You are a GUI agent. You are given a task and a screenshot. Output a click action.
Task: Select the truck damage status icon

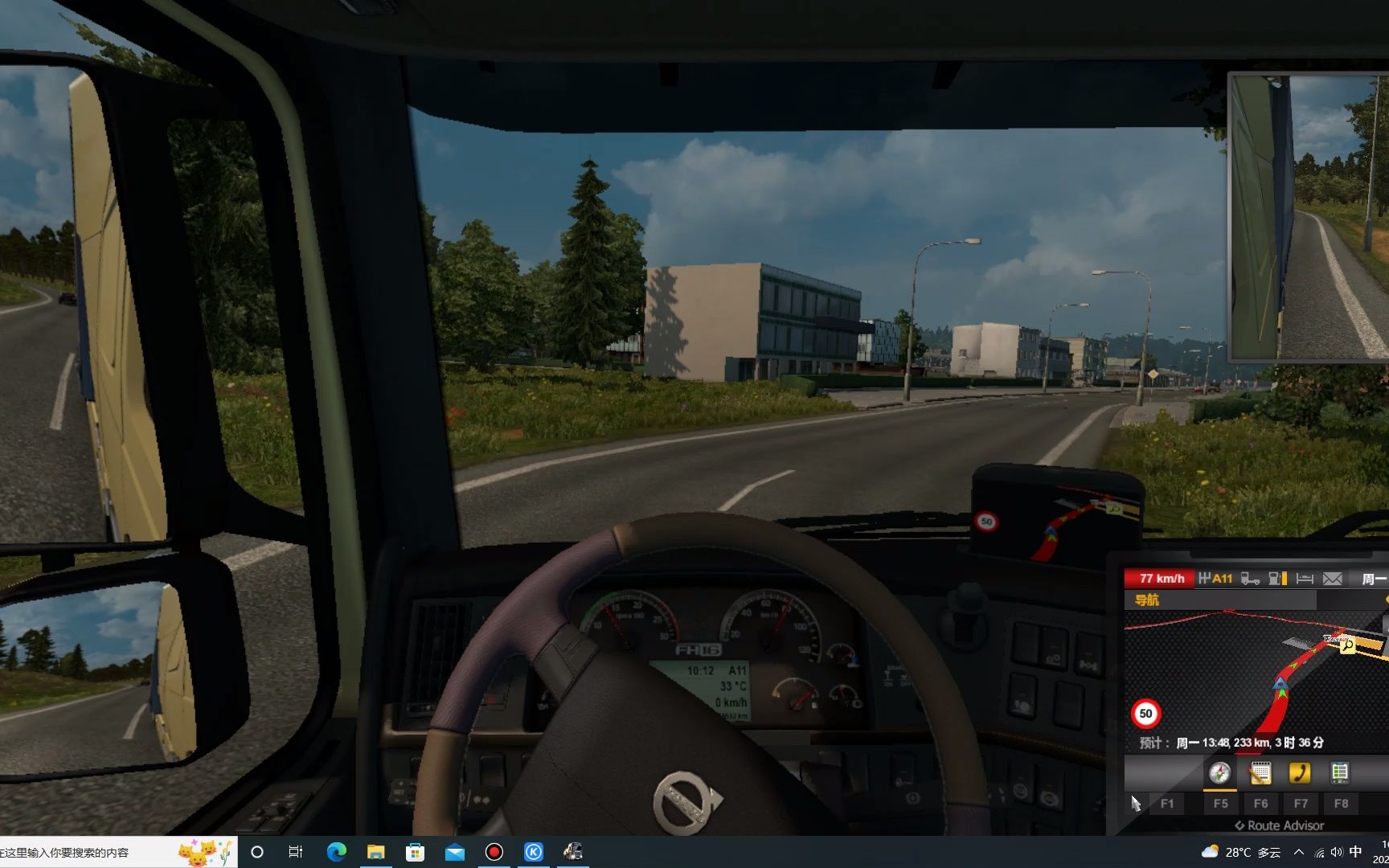(x=1250, y=579)
